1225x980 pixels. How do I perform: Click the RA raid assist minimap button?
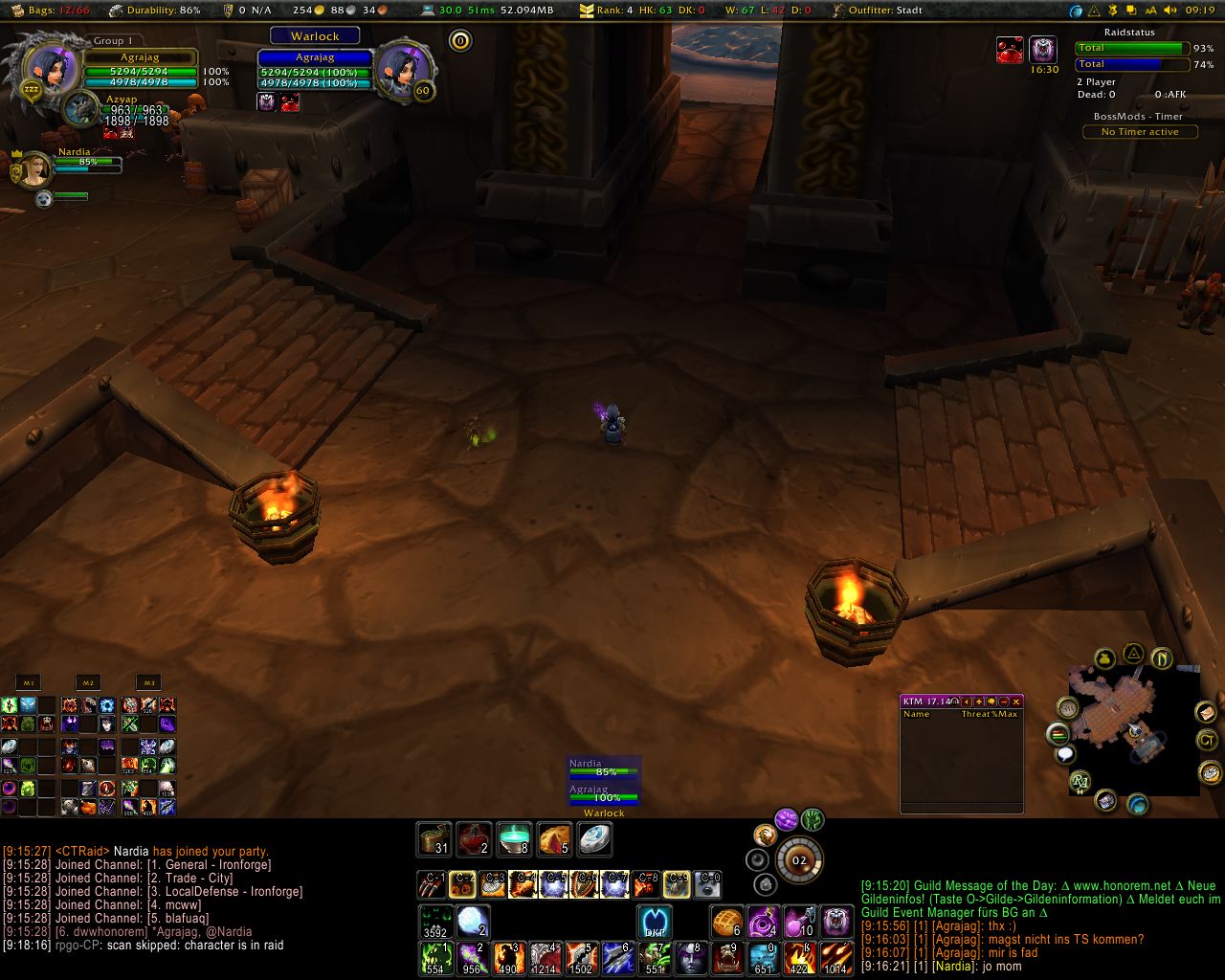(1080, 782)
